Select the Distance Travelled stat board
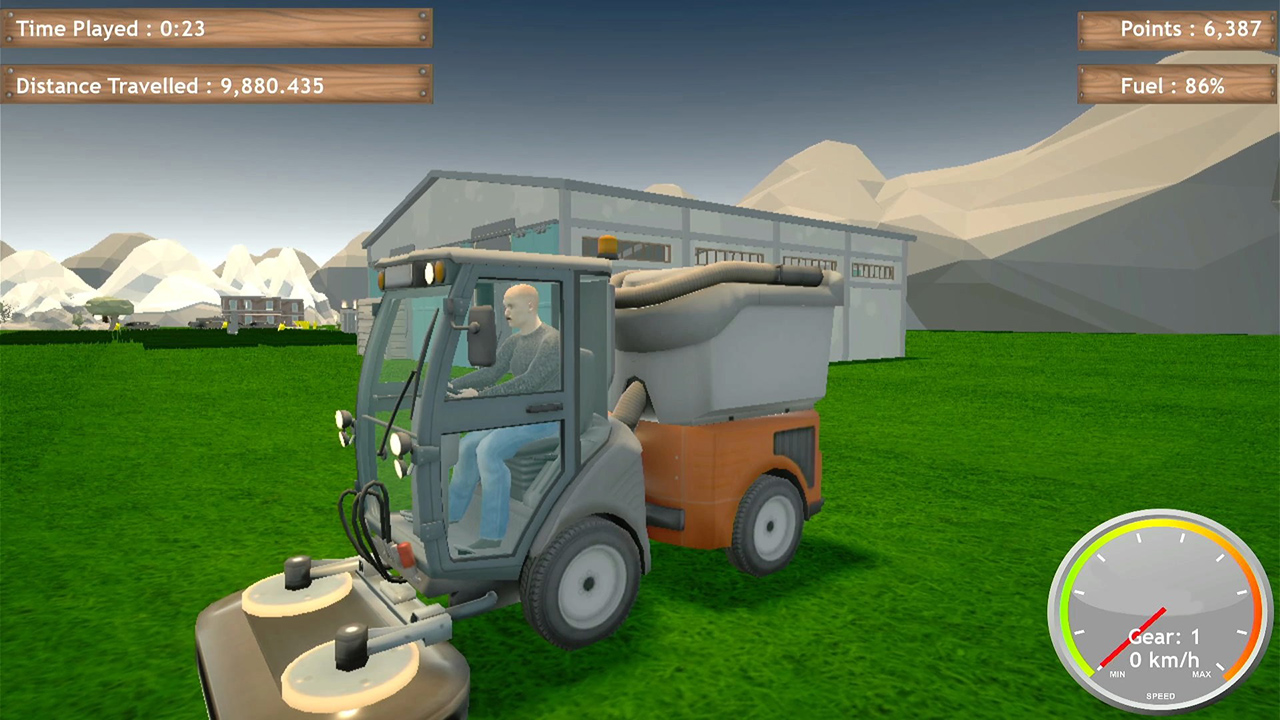The height and width of the screenshot is (720, 1280). (x=213, y=86)
